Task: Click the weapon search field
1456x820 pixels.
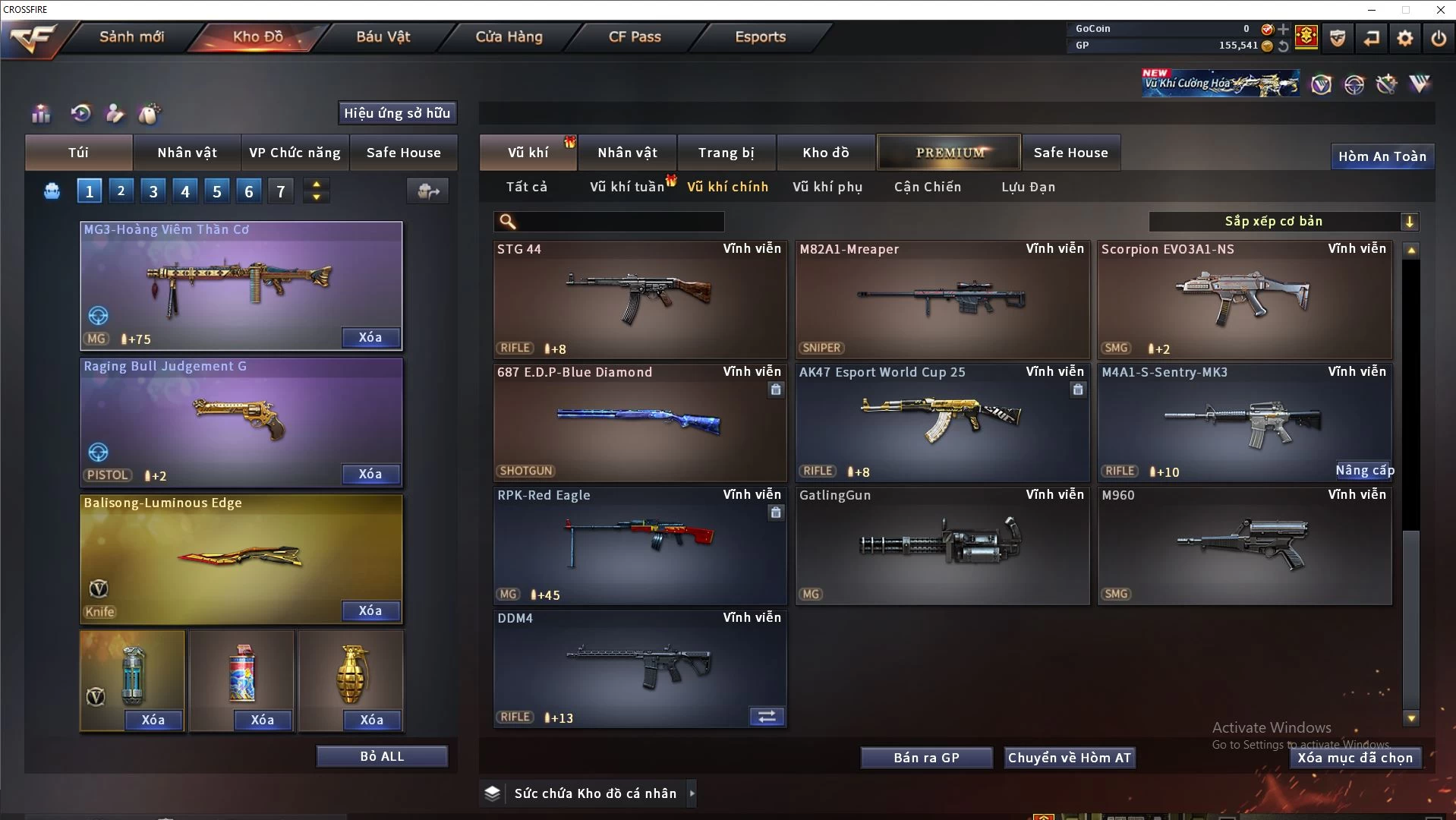Action: click(619, 221)
